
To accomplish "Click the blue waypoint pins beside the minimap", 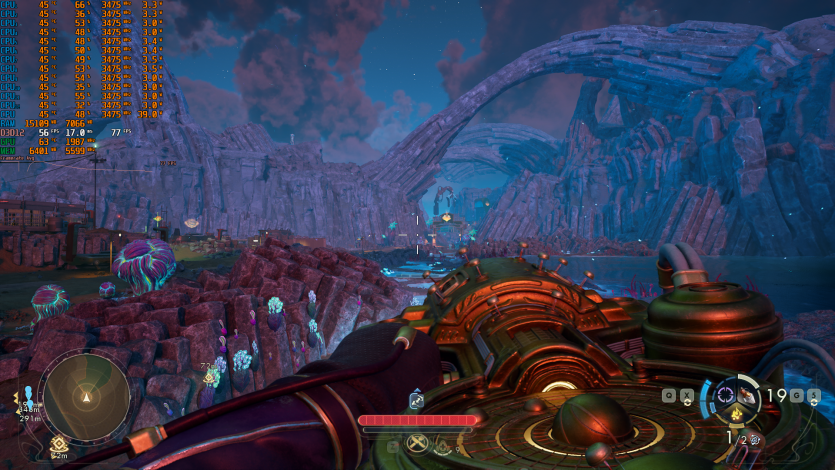I will (29, 393).
